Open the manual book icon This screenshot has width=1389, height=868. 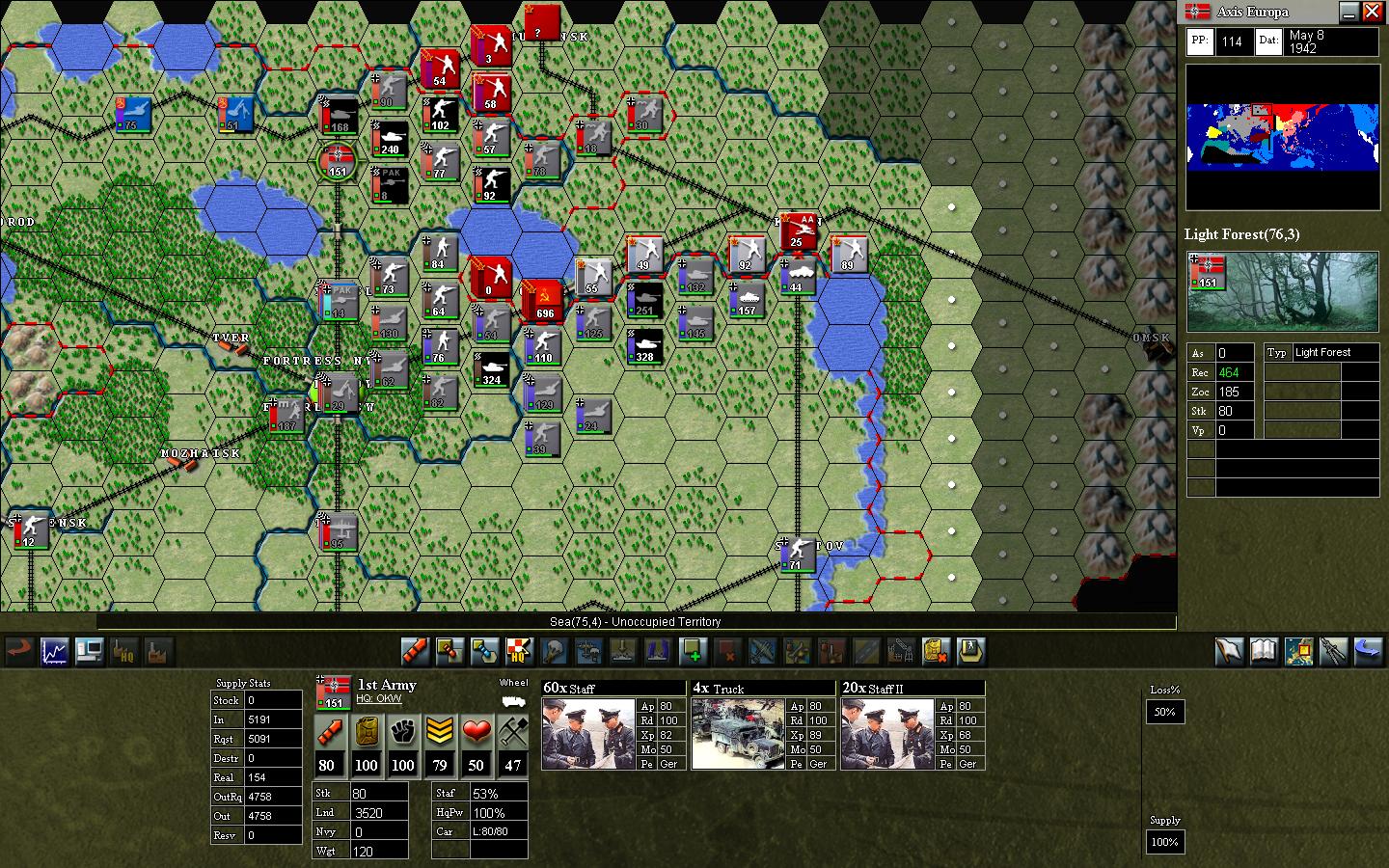(x=1265, y=652)
